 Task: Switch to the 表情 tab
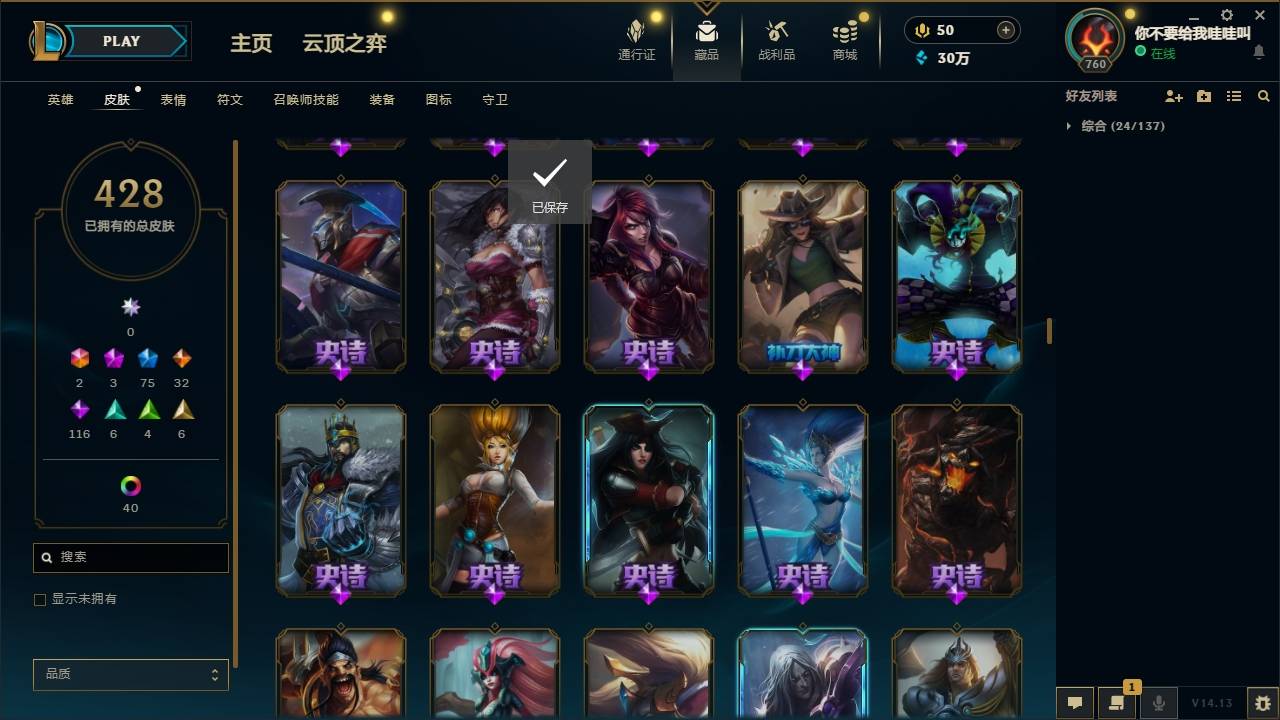[x=173, y=99]
